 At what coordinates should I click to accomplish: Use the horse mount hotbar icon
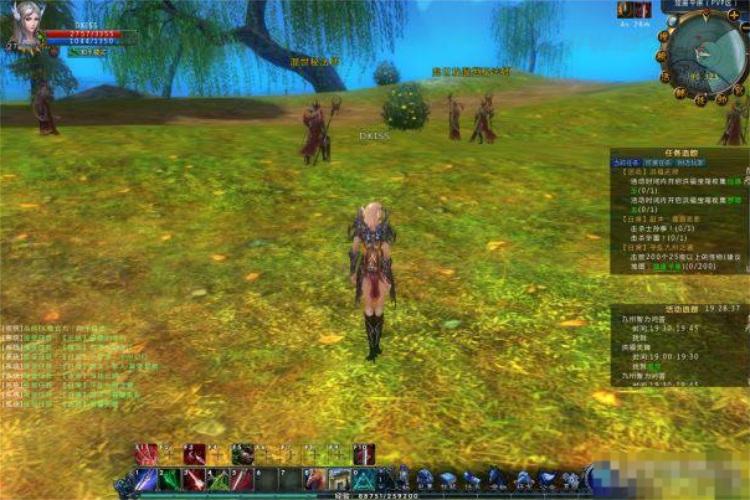click(315, 479)
